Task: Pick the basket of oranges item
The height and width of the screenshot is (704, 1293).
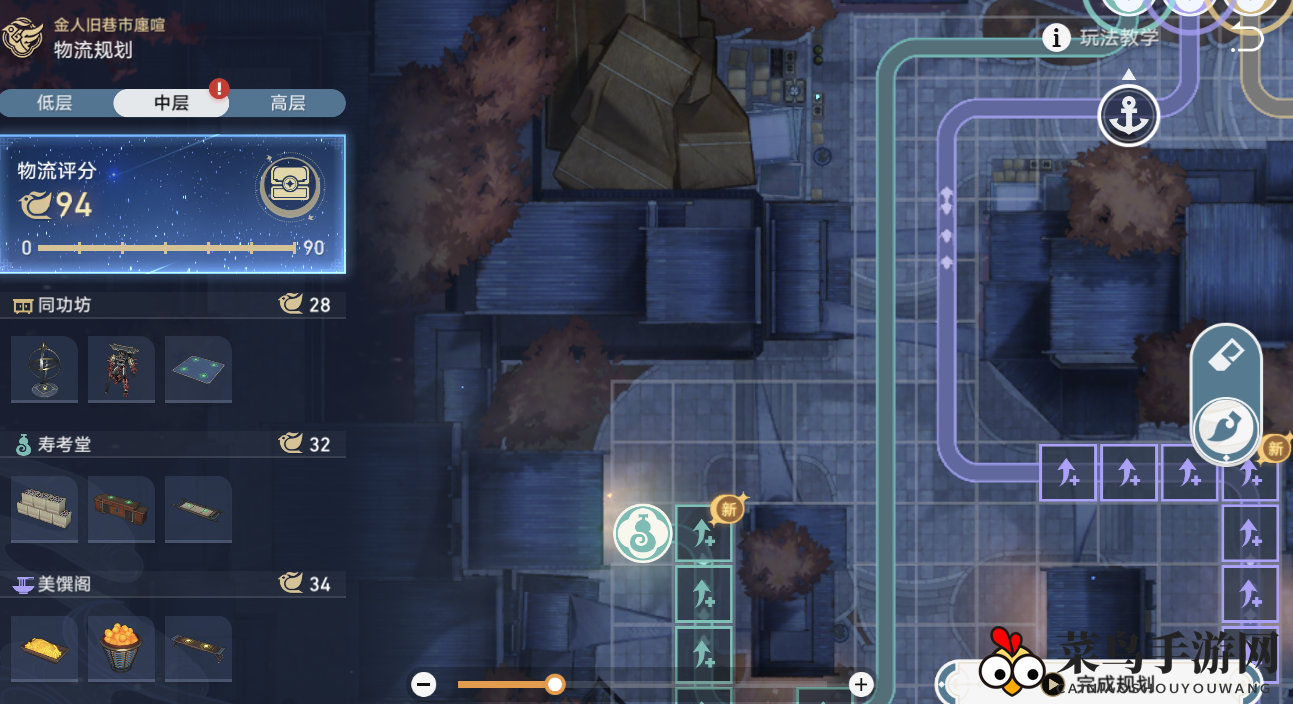Action: (x=121, y=647)
